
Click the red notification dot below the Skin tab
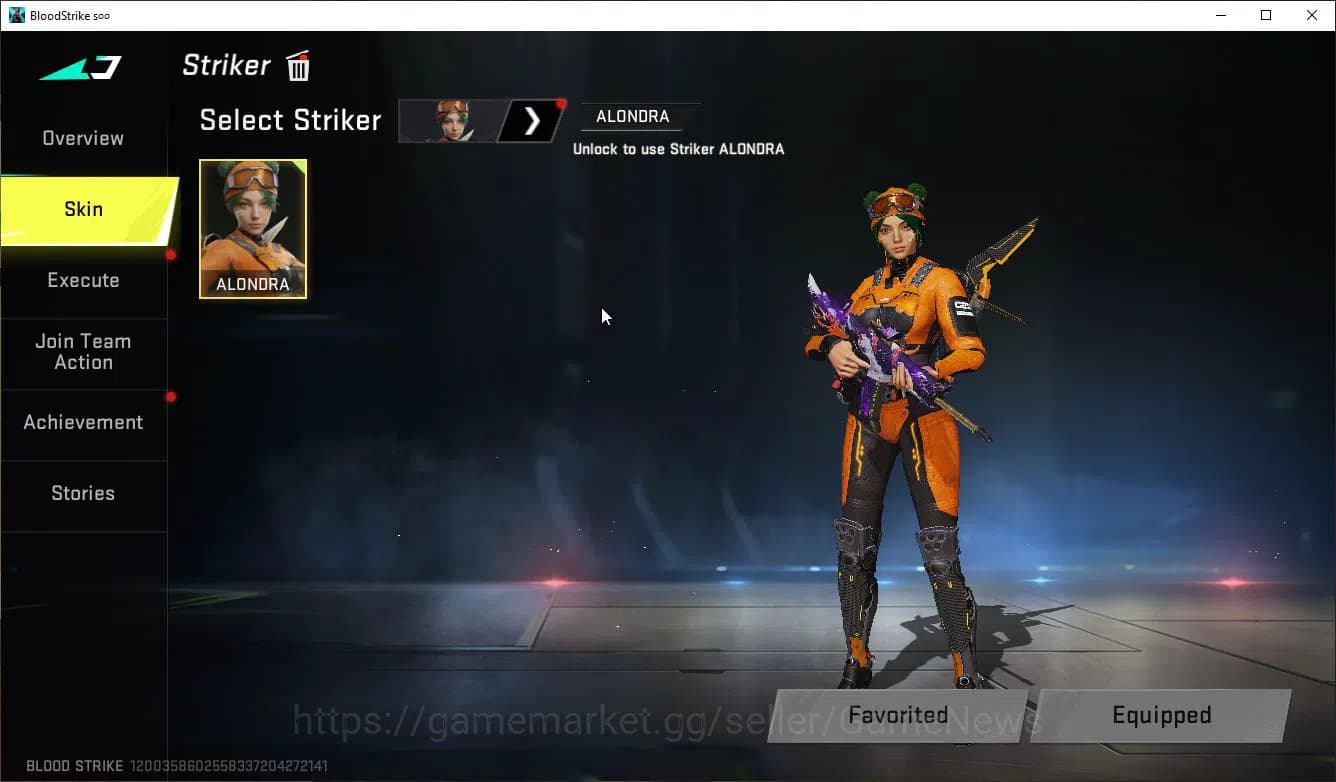[x=171, y=253]
